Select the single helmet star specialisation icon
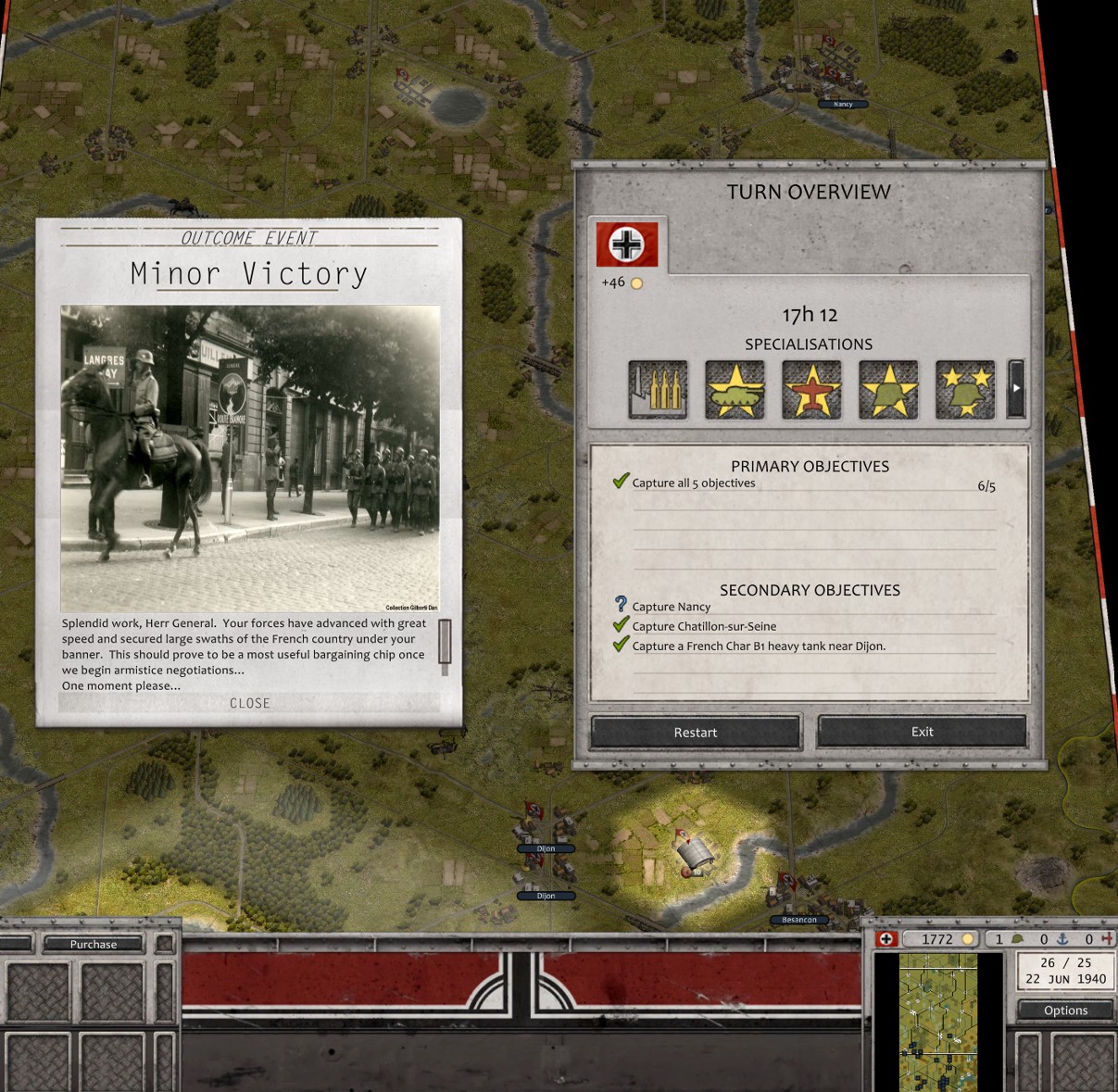Viewport: 1118px width, 1092px height. (888, 389)
